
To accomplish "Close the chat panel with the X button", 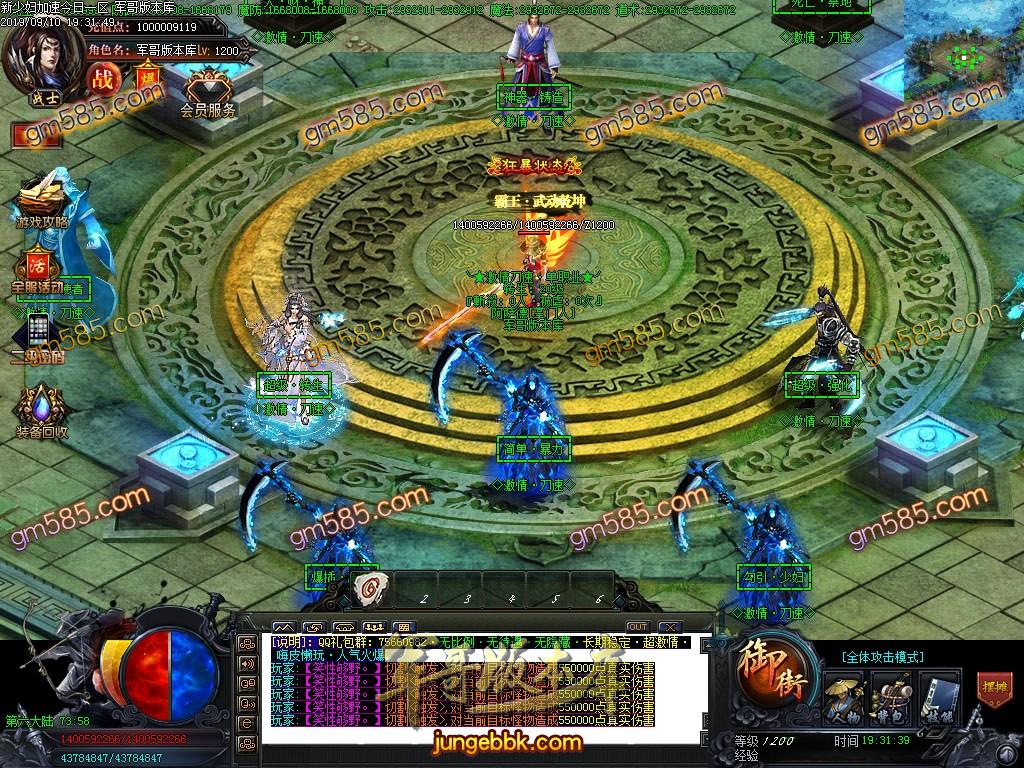I will (669, 627).
